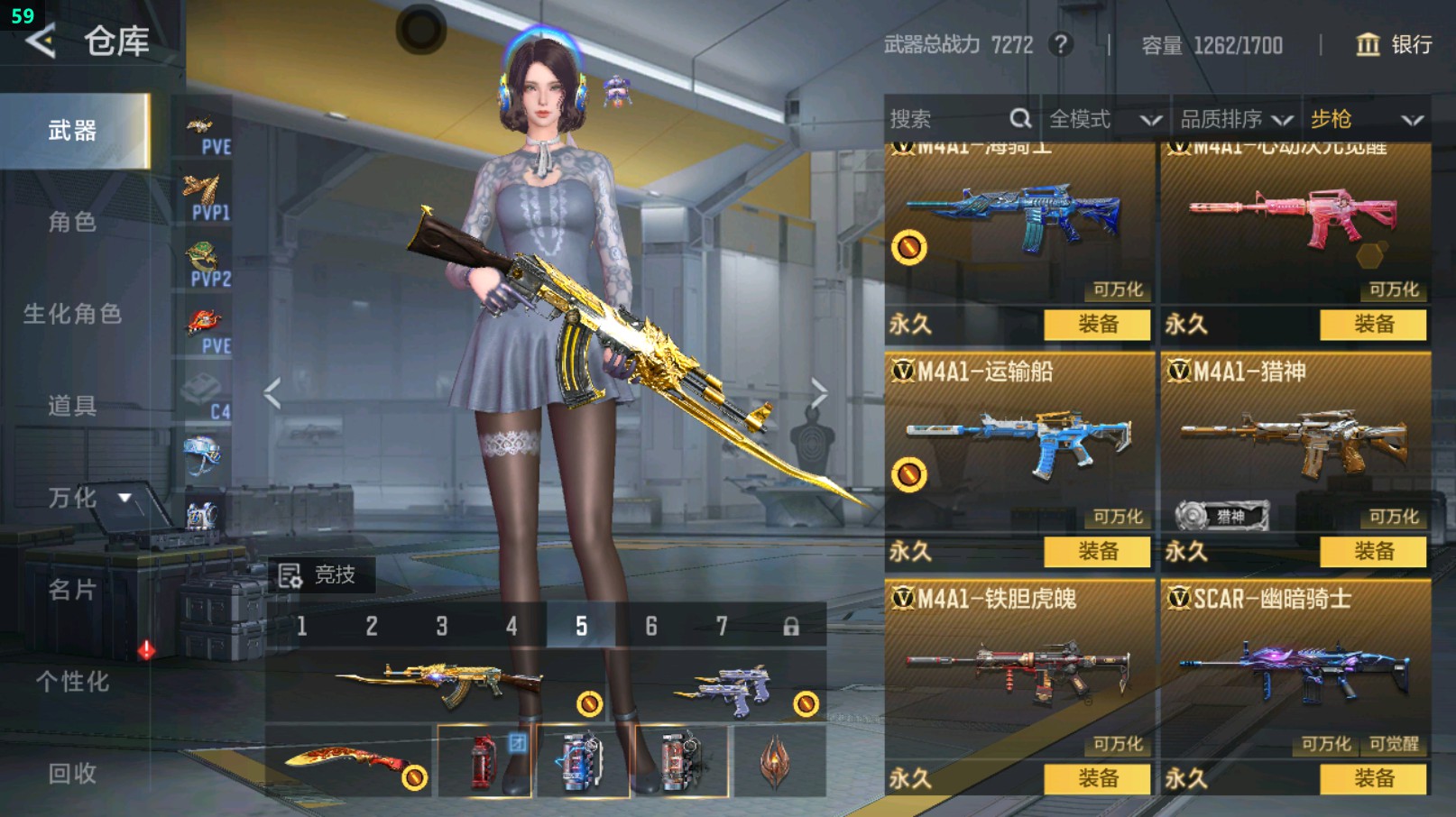Switch to the 生化角色 tab

pos(73,314)
